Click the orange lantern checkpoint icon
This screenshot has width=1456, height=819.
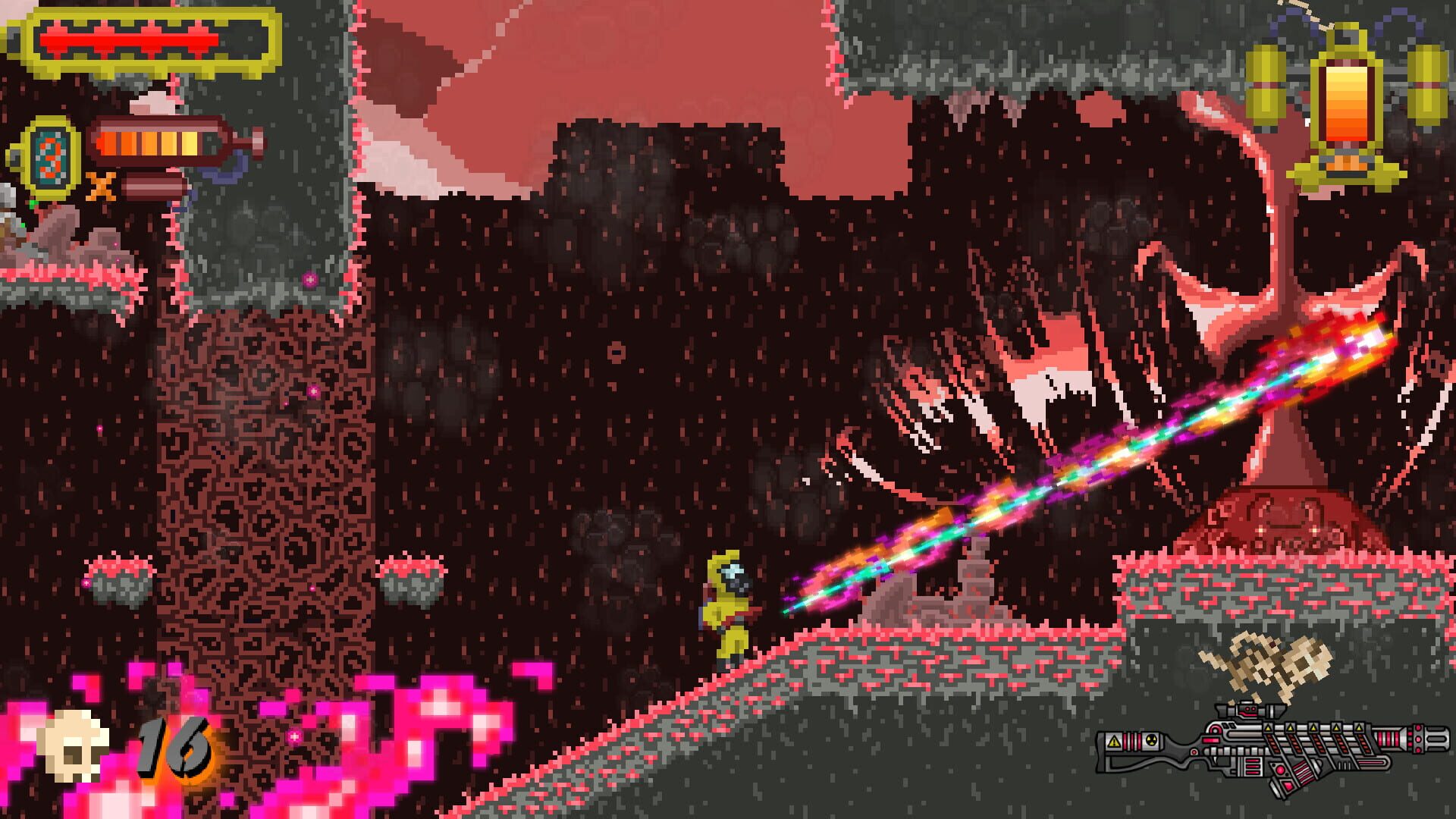tap(1348, 100)
